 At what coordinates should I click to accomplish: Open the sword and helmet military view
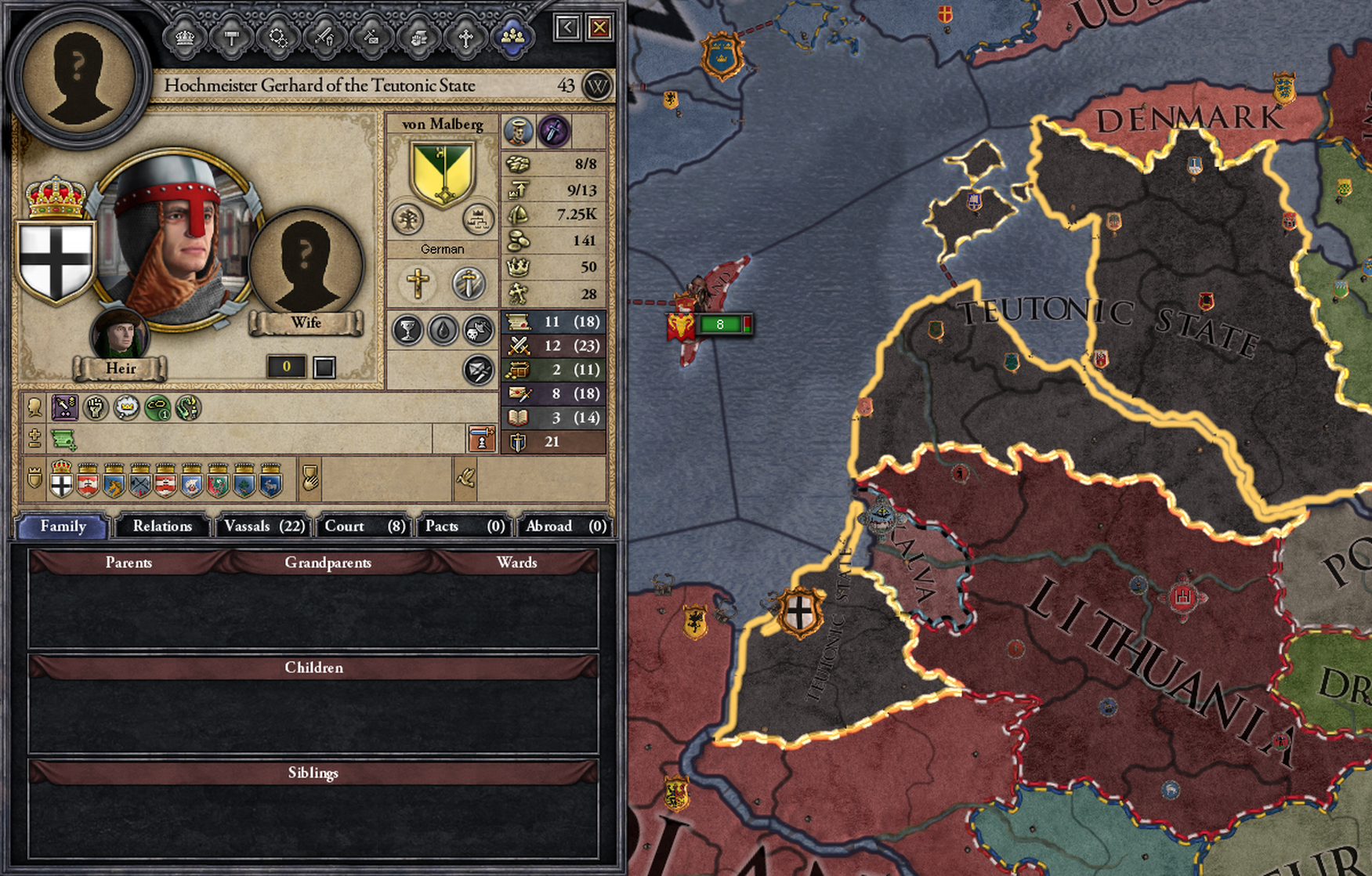pos(325,37)
